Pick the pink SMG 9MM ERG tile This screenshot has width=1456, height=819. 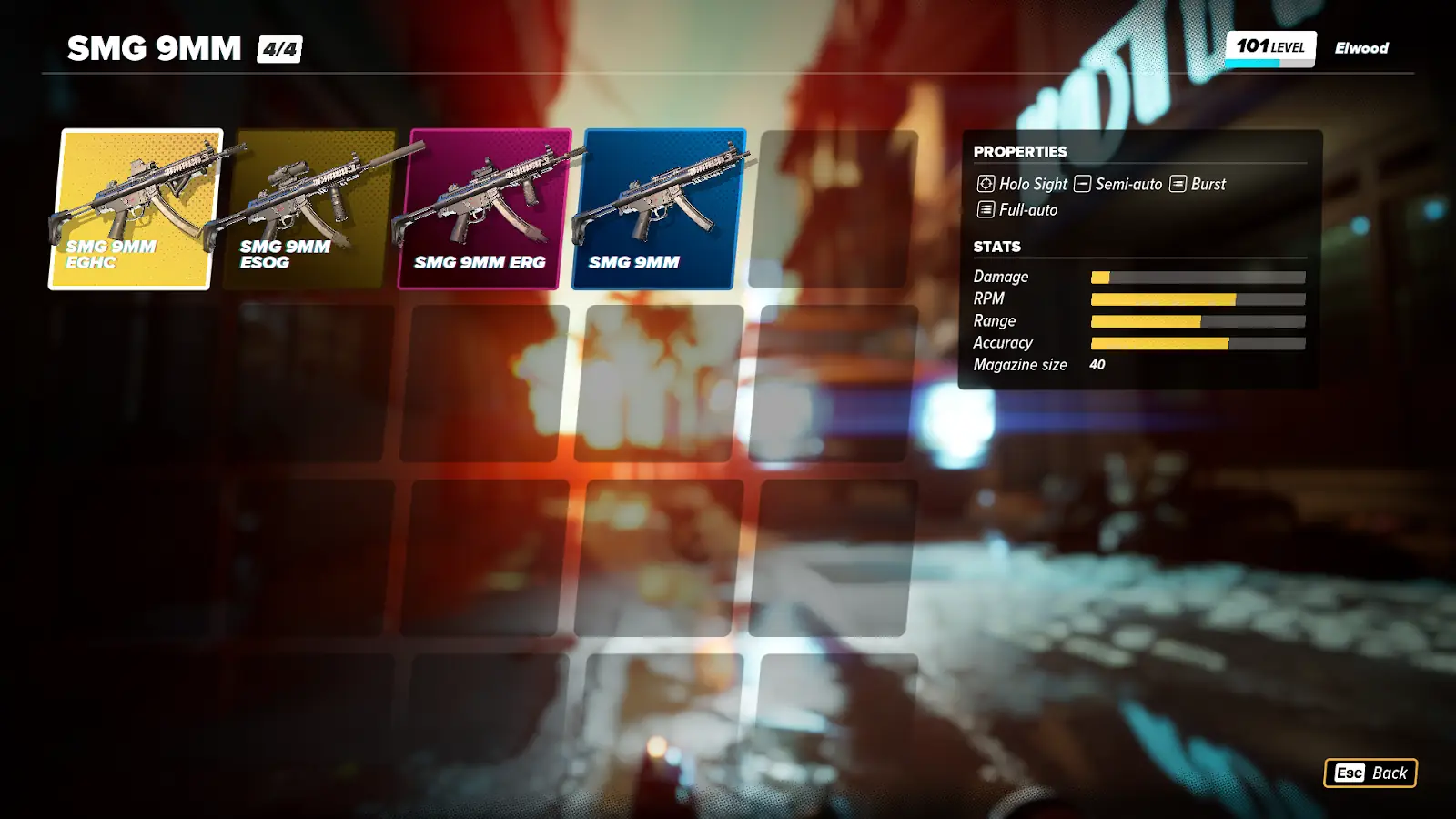(x=483, y=209)
